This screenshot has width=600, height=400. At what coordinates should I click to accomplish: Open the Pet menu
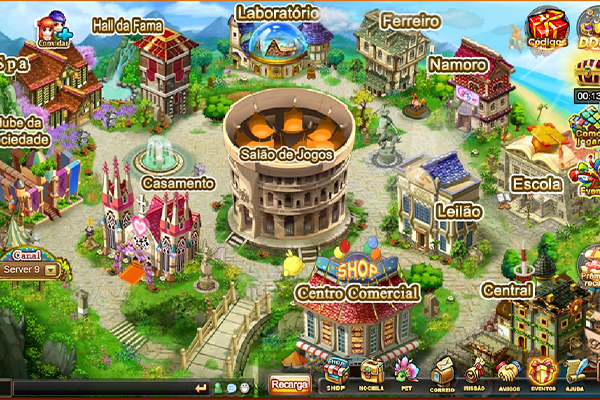(x=406, y=374)
